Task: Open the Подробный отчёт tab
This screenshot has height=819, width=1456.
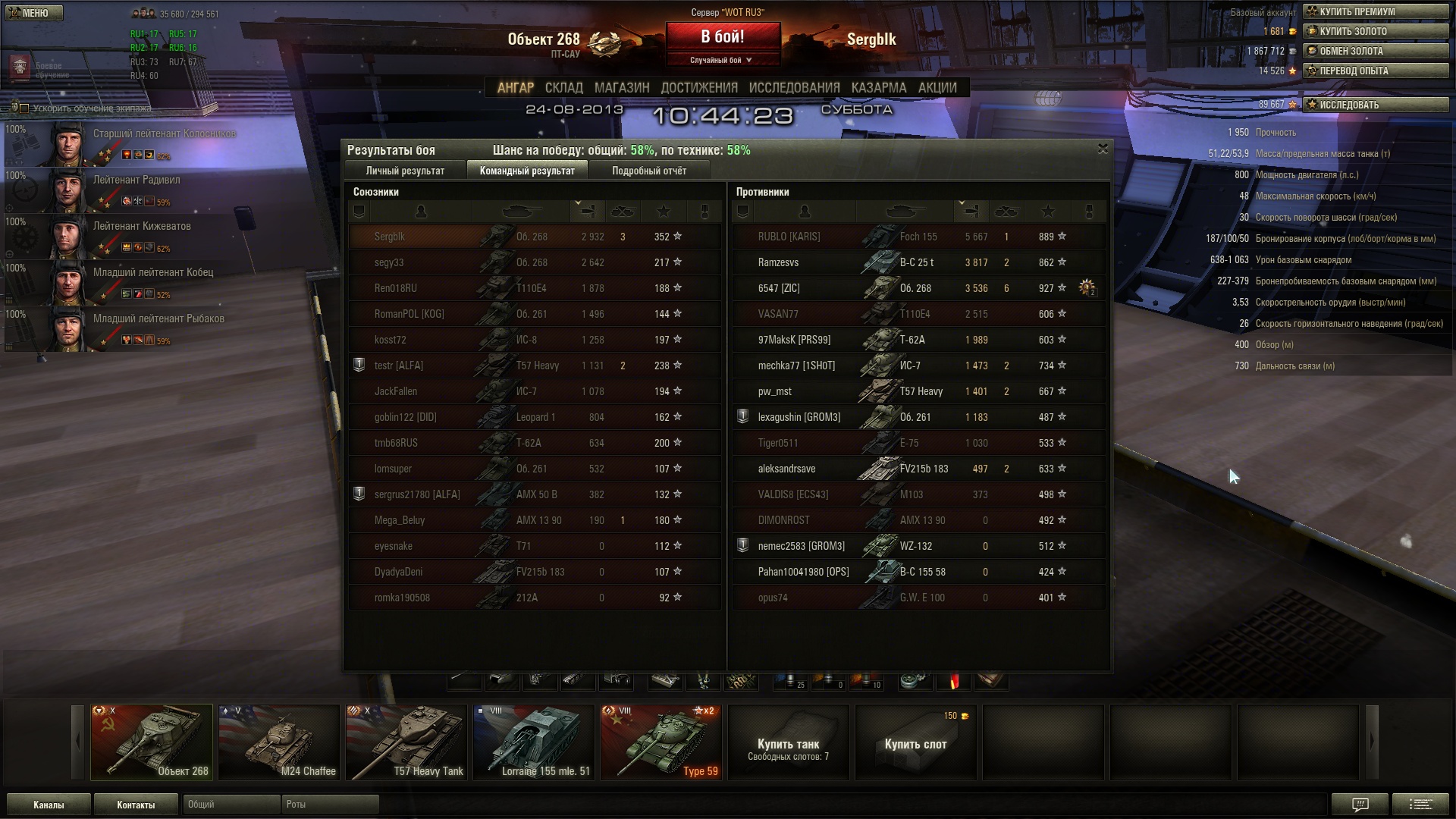Action: pos(649,171)
